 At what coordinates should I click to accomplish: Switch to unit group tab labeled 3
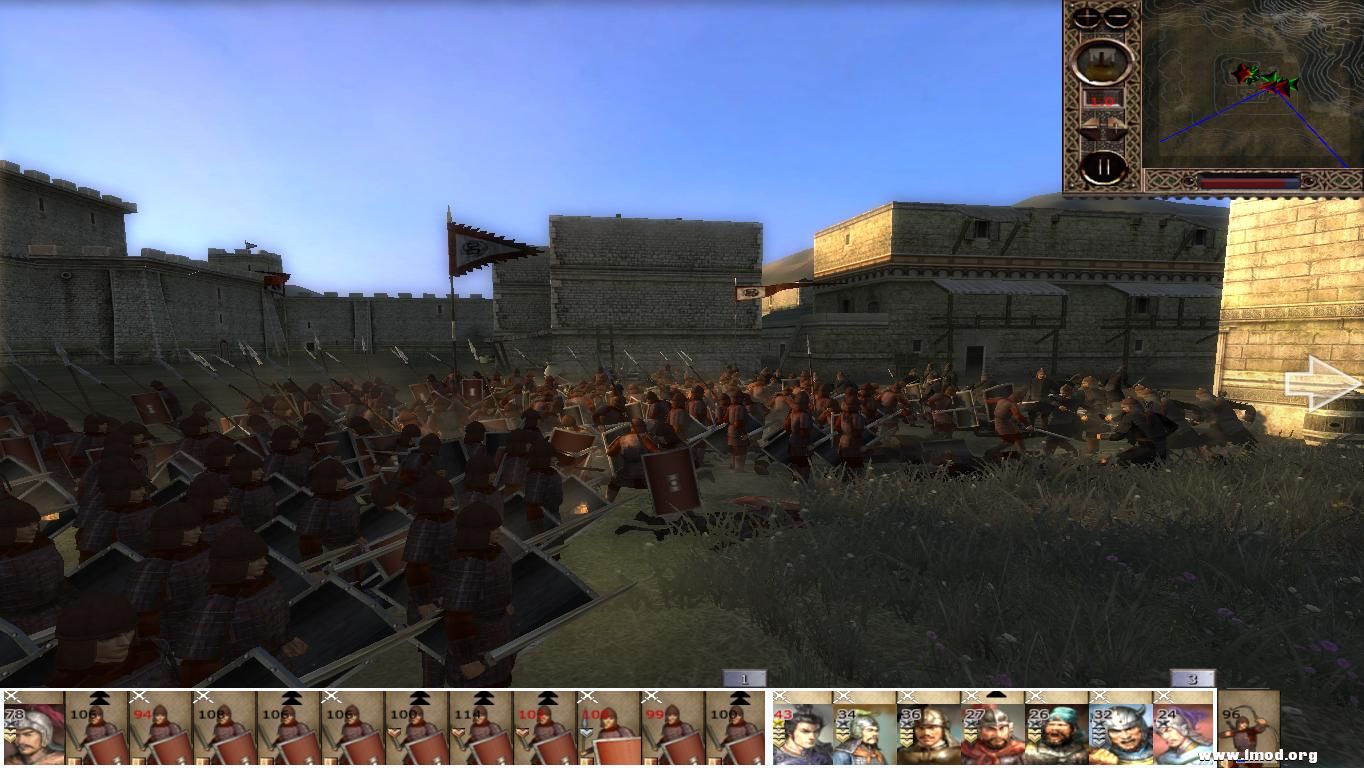(x=1190, y=677)
